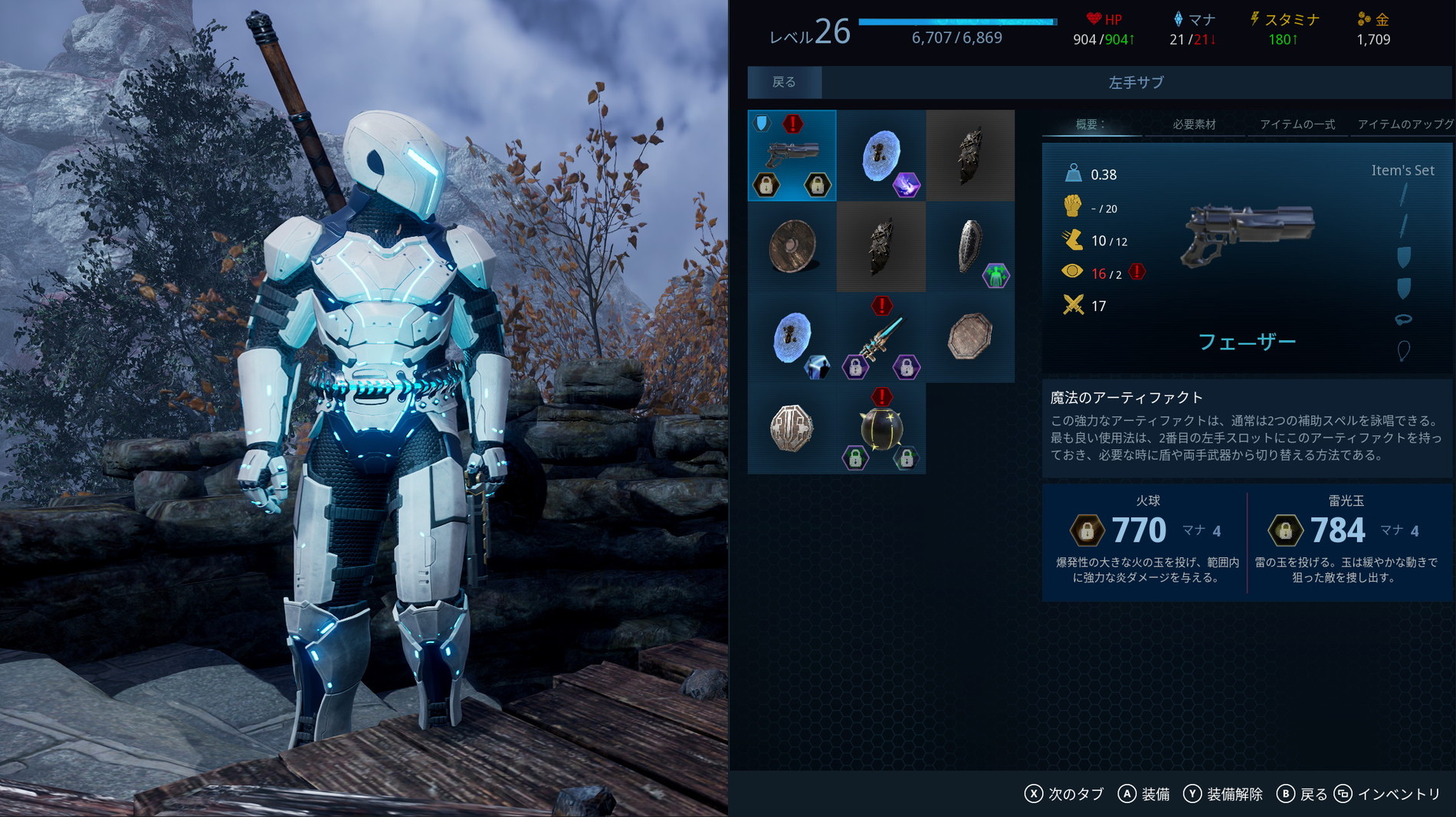Pick the blue orb with cube badge
The width and height of the screenshot is (1456, 817).
pyautogui.click(x=792, y=337)
